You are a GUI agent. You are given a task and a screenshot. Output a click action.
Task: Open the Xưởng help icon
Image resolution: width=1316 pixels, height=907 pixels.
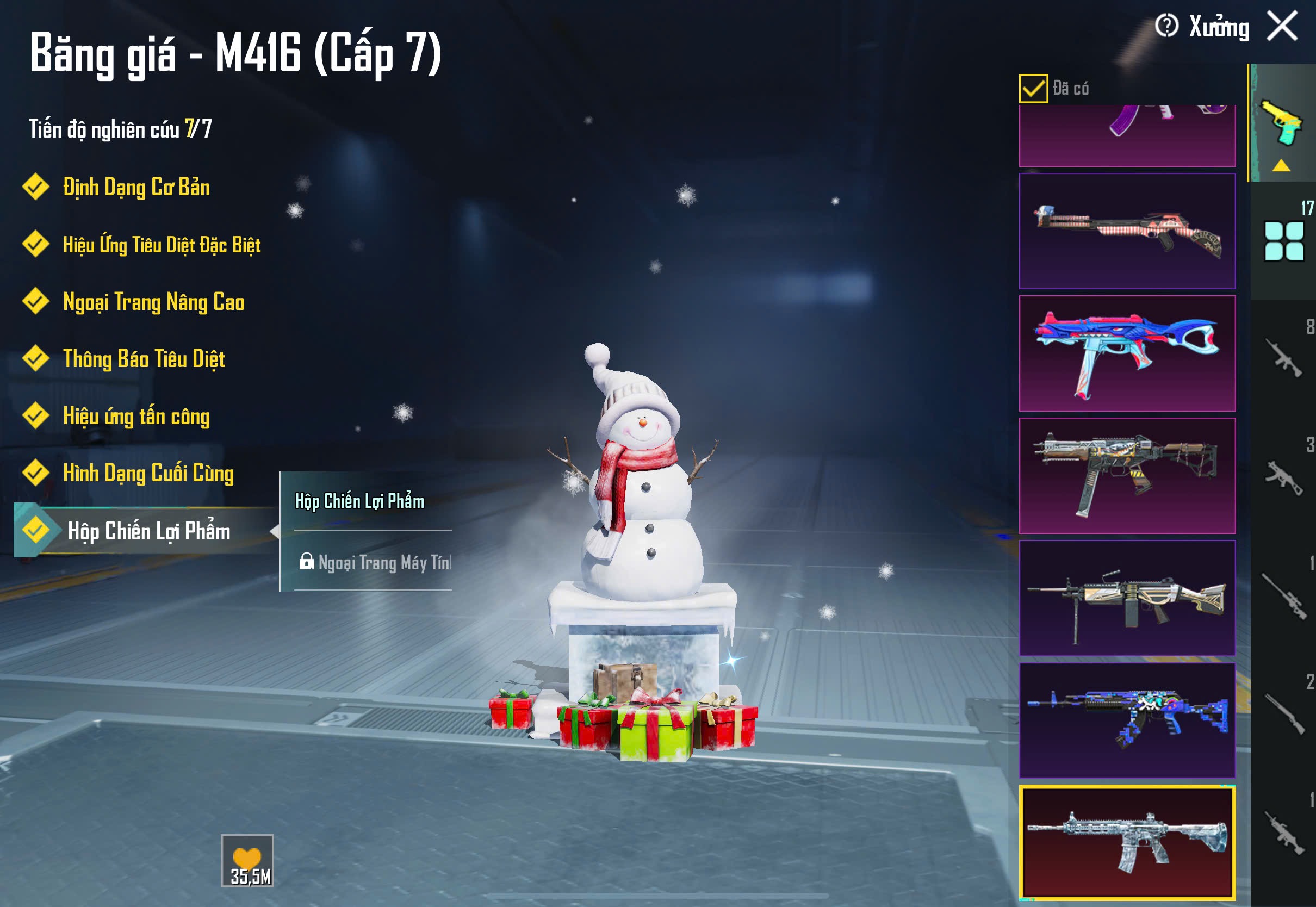pos(1166,26)
